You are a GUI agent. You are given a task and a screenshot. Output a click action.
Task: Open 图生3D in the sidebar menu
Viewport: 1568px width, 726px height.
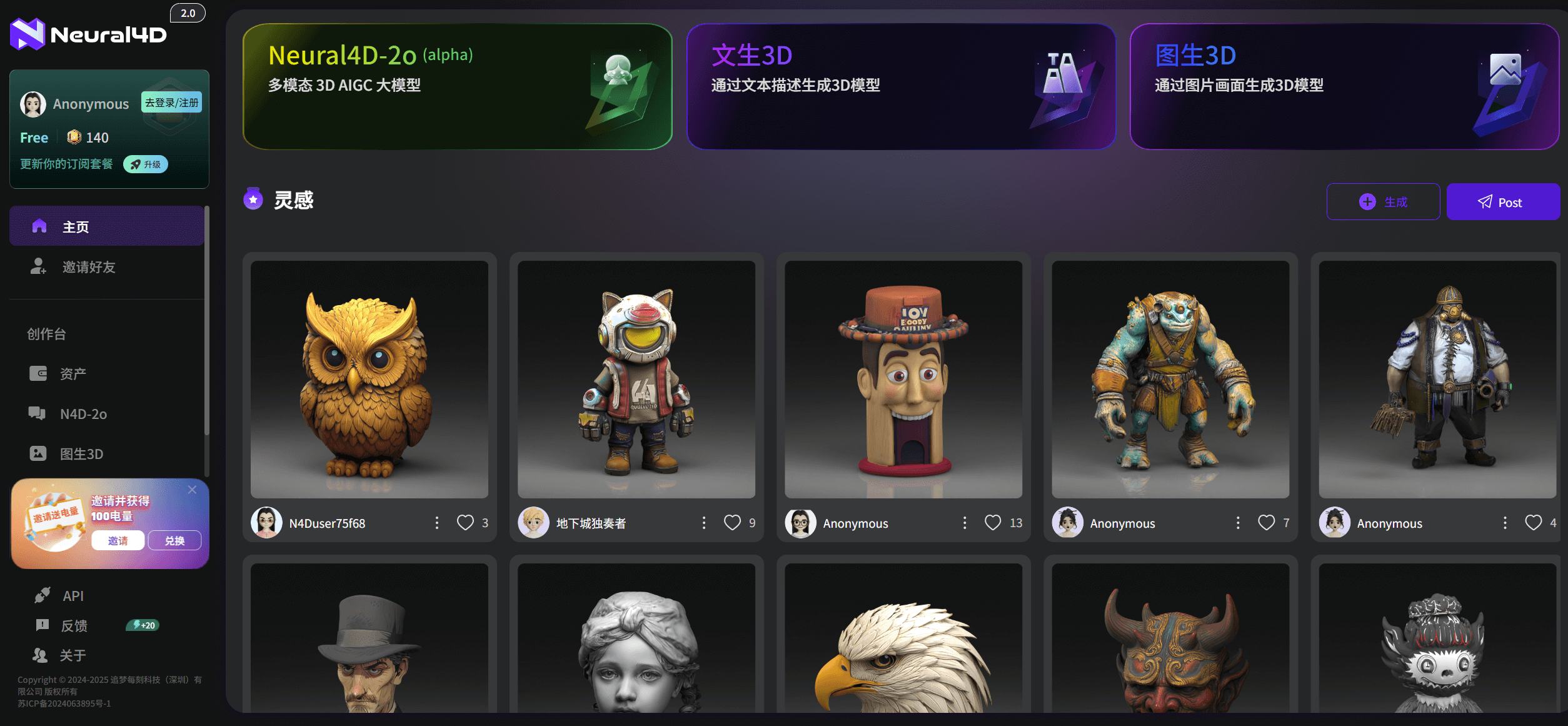pos(81,454)
